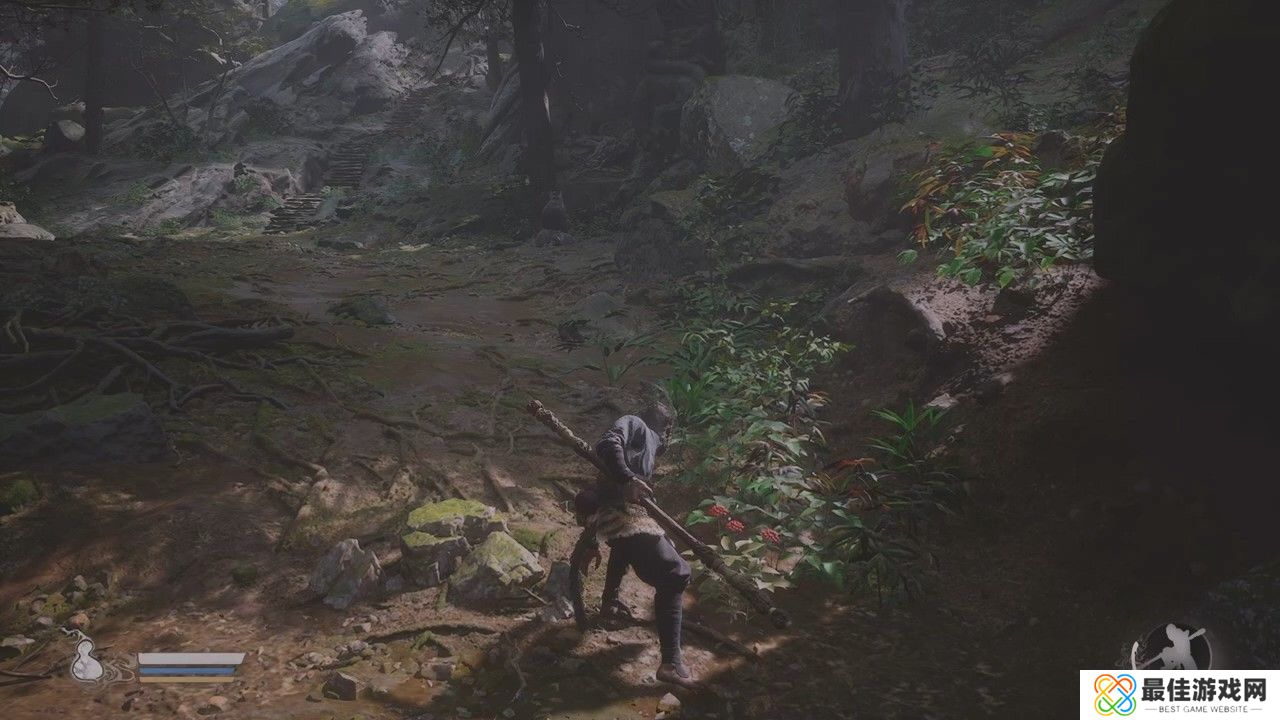Open the Best Game Website watermark logo
Viewport: 1280px width, 720px height.
1115,694
